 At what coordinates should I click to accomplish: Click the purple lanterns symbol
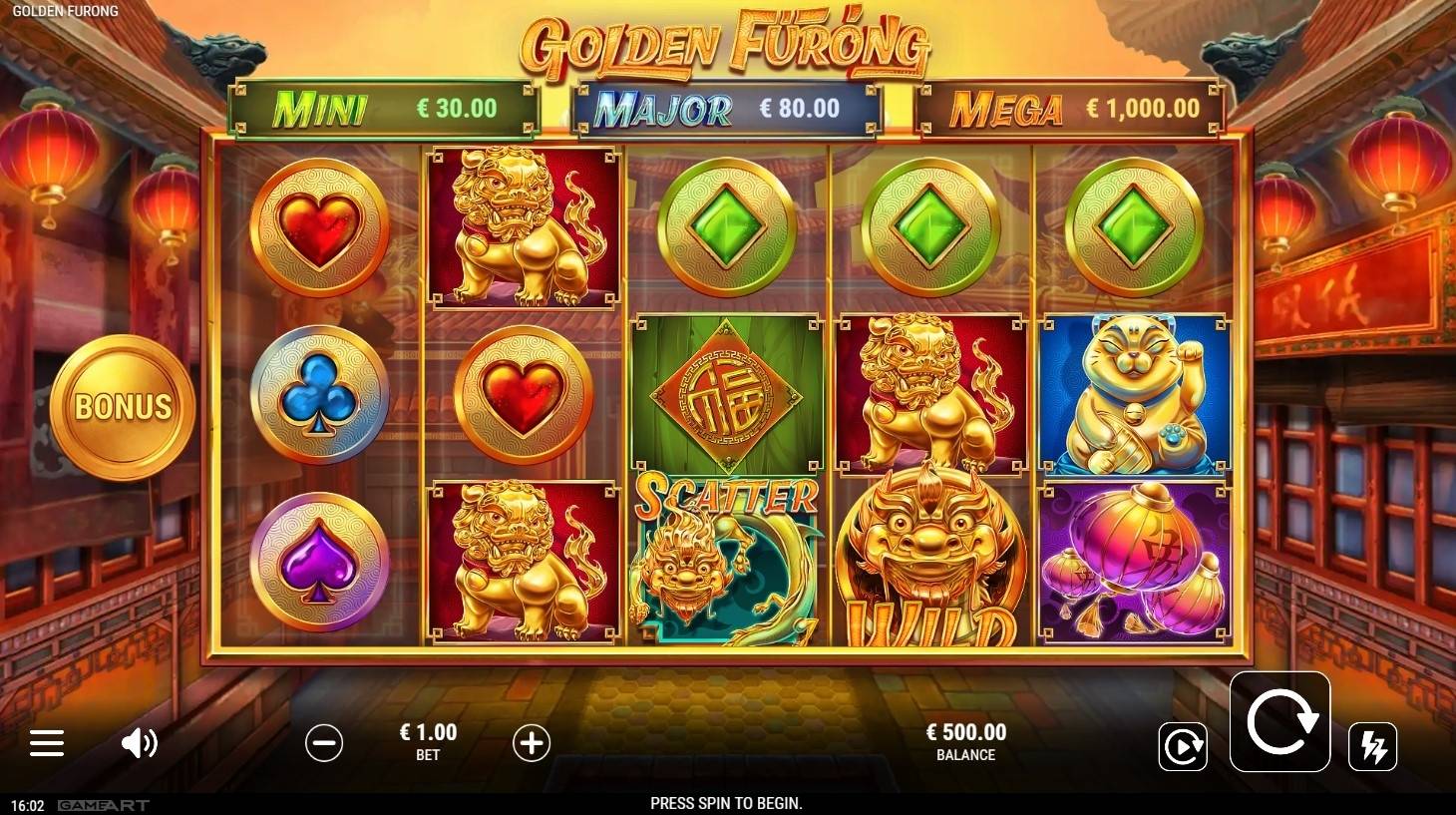1137,562
